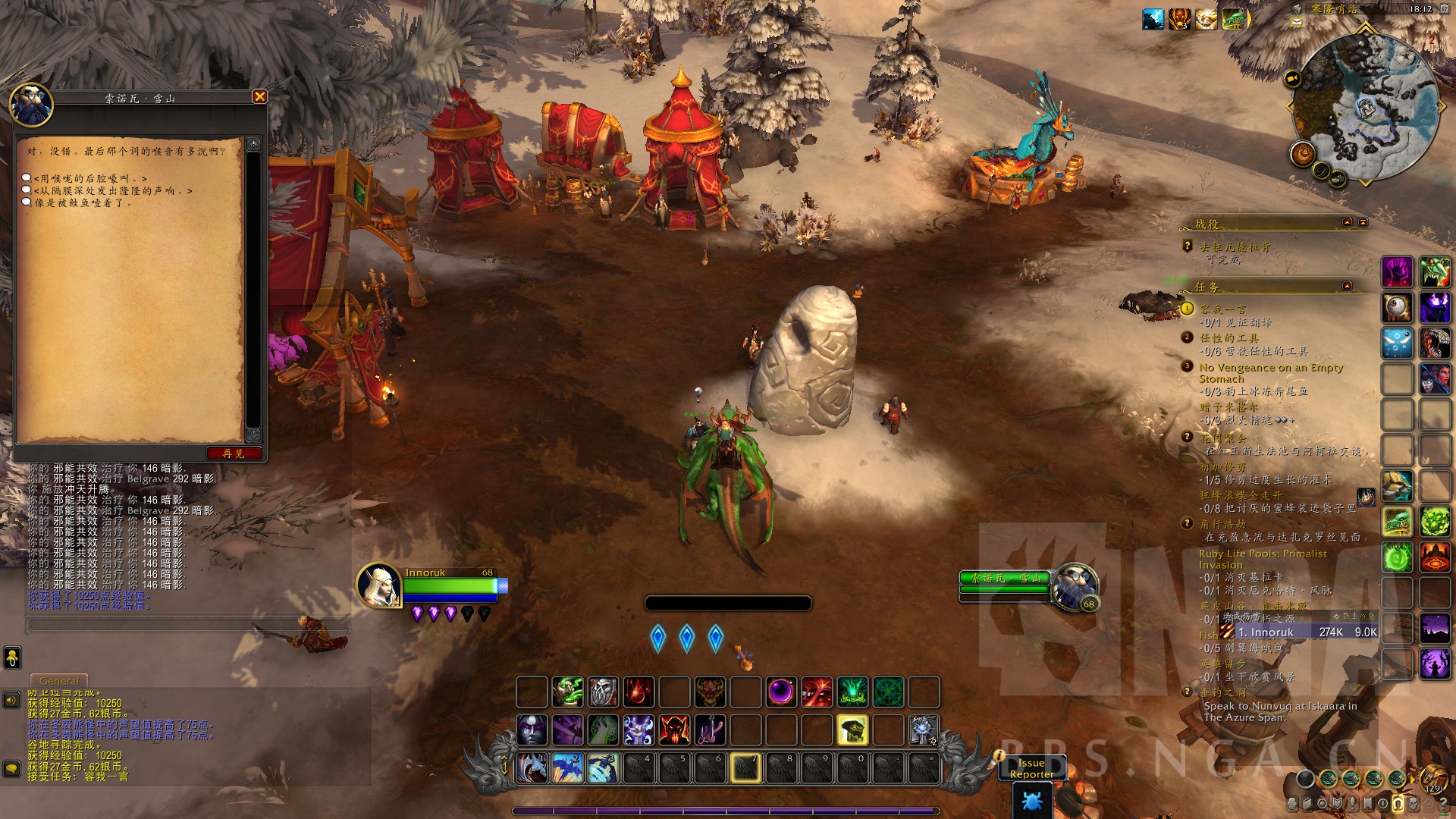Select the reply about choking on salmon
The height and width of the screenshot is (819, 1456).
tap(83, 202)
